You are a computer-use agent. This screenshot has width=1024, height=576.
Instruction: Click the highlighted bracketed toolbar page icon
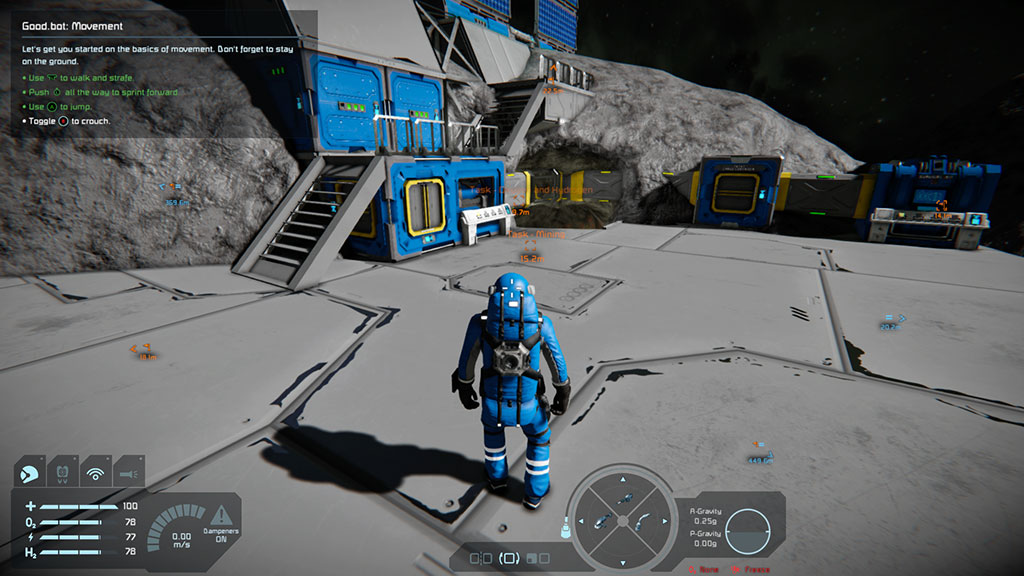(x=509, y=558)
